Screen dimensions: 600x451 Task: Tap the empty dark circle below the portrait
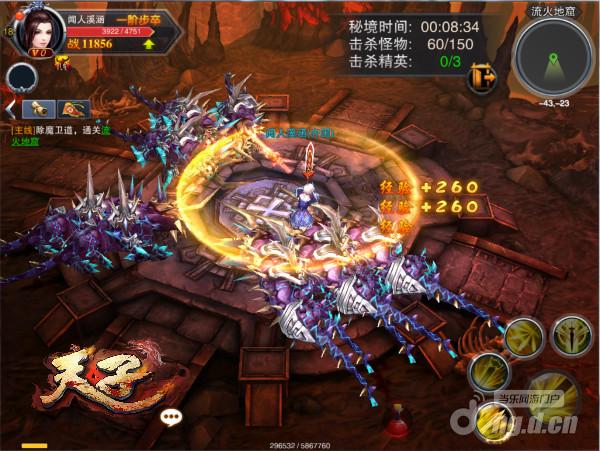(x=21, y=78)
